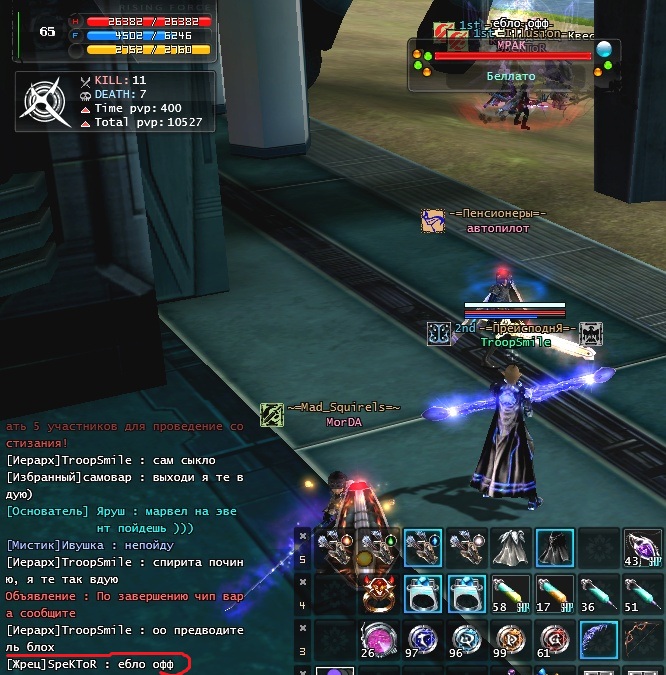
Task: Use the teal syringe with count 51
Action: pyautogui.click(x=641, y=593)
